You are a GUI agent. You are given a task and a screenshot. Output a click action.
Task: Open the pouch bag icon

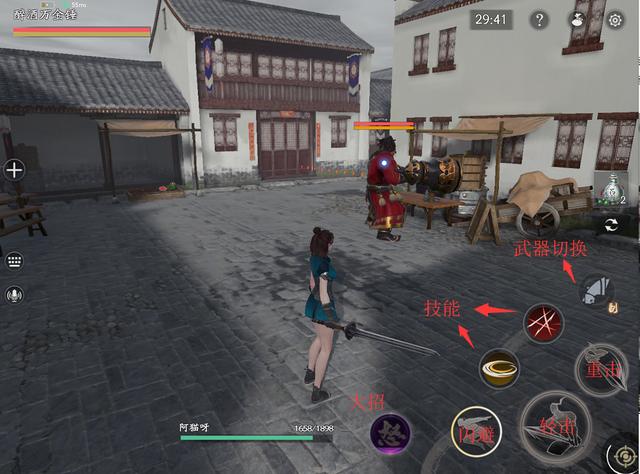[577, 20]
